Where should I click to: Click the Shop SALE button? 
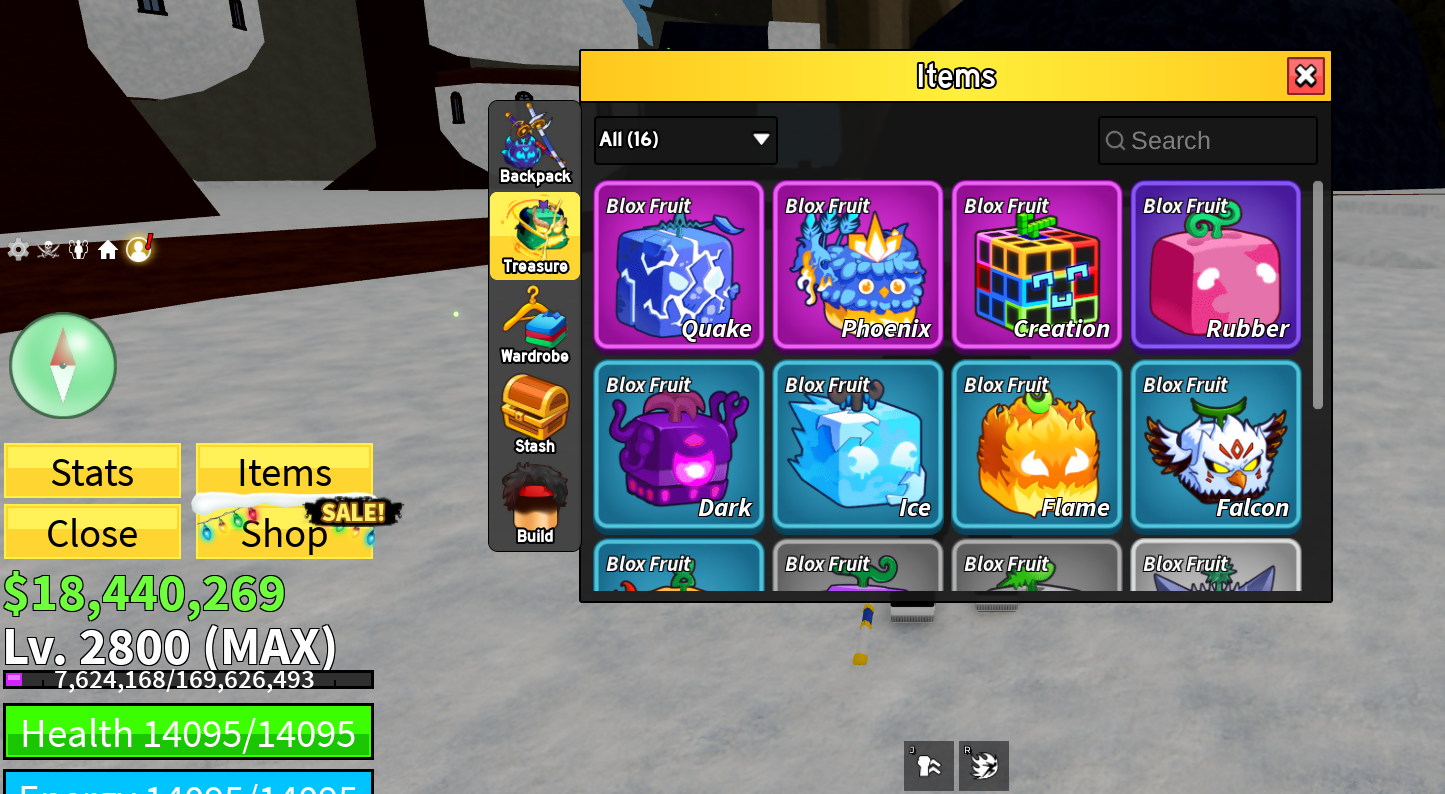click(283, 533)
